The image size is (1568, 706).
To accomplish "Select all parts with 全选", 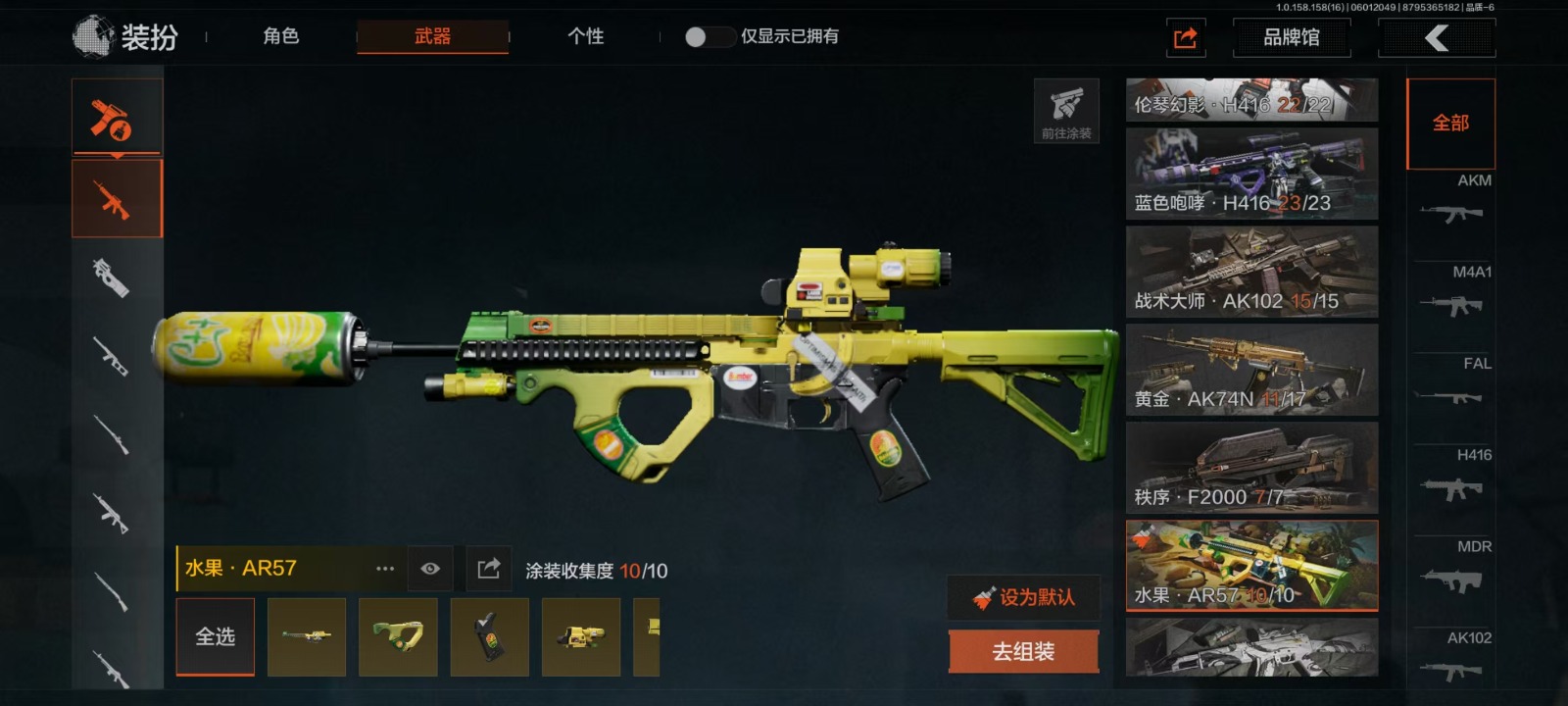I will 215,637.
